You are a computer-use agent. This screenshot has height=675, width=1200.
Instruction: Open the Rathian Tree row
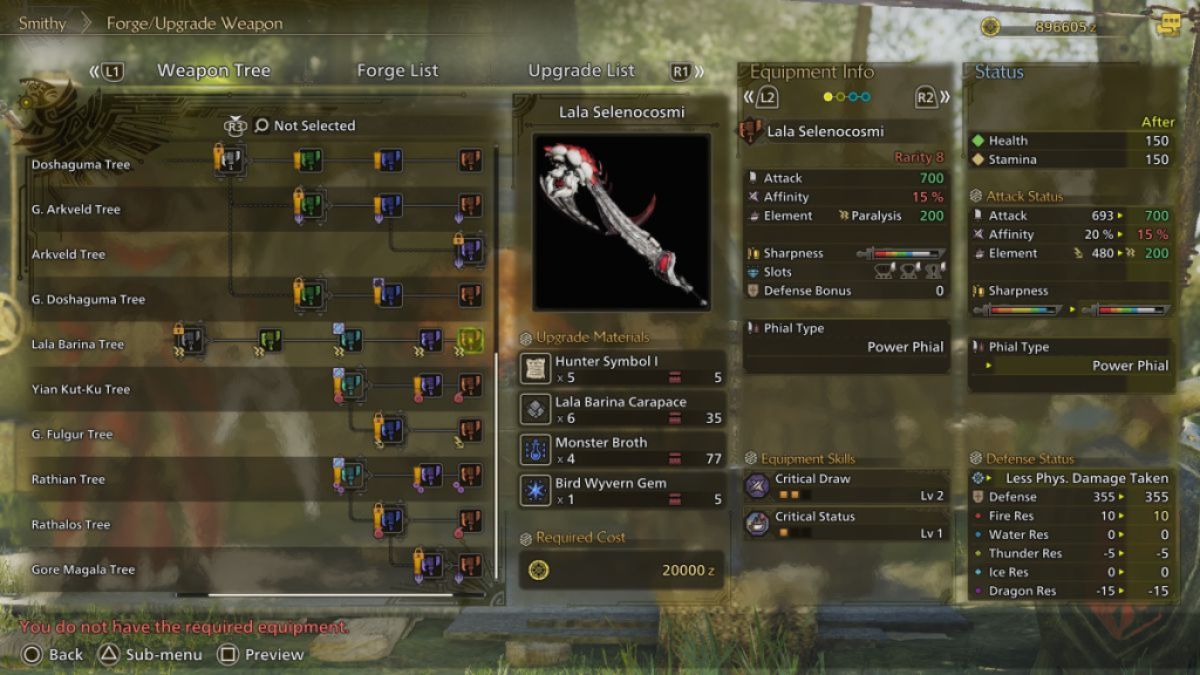coord(68,480)
